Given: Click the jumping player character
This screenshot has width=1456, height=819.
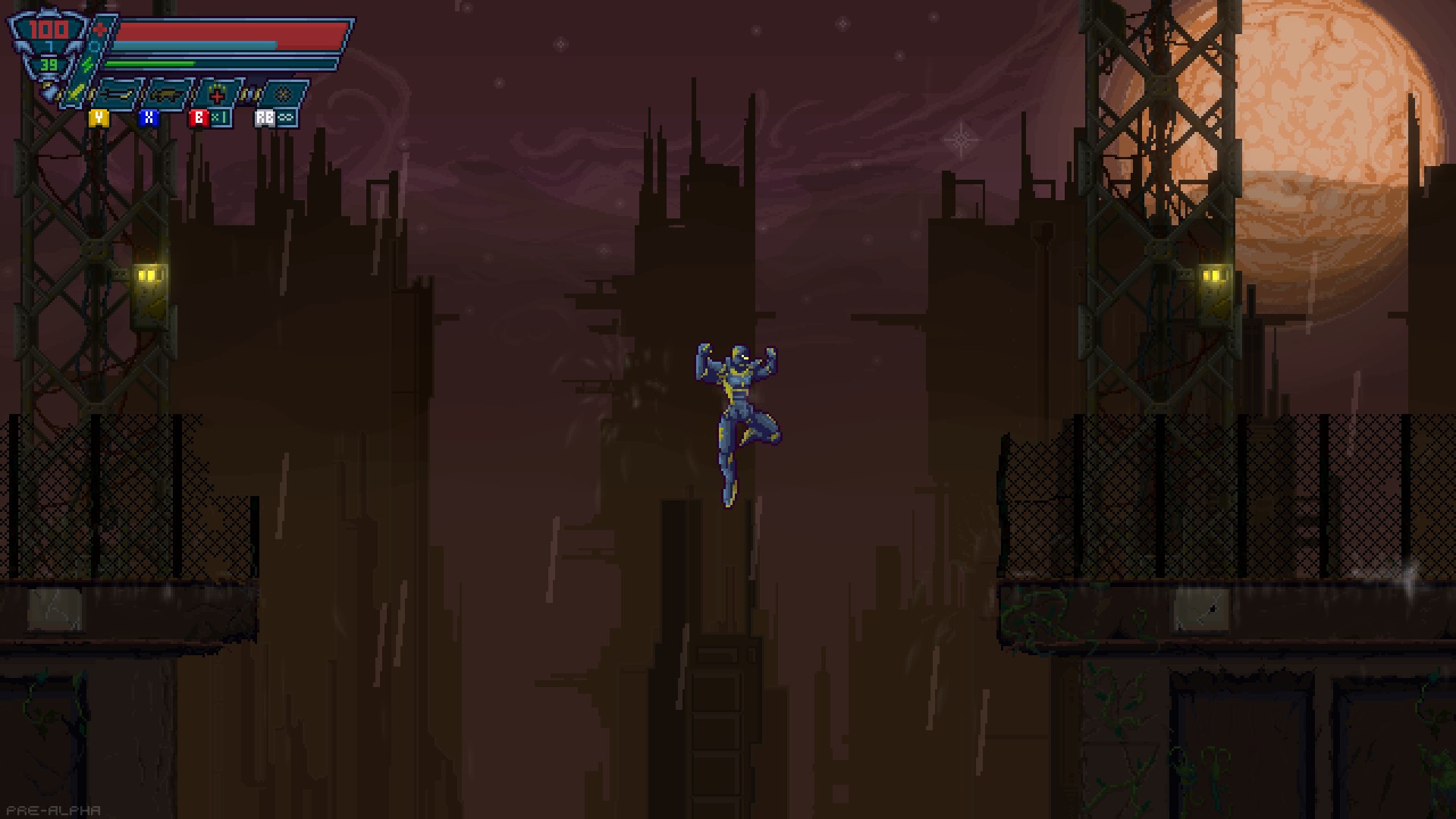Looking at the screenshot, I should [x=737, y=409].
